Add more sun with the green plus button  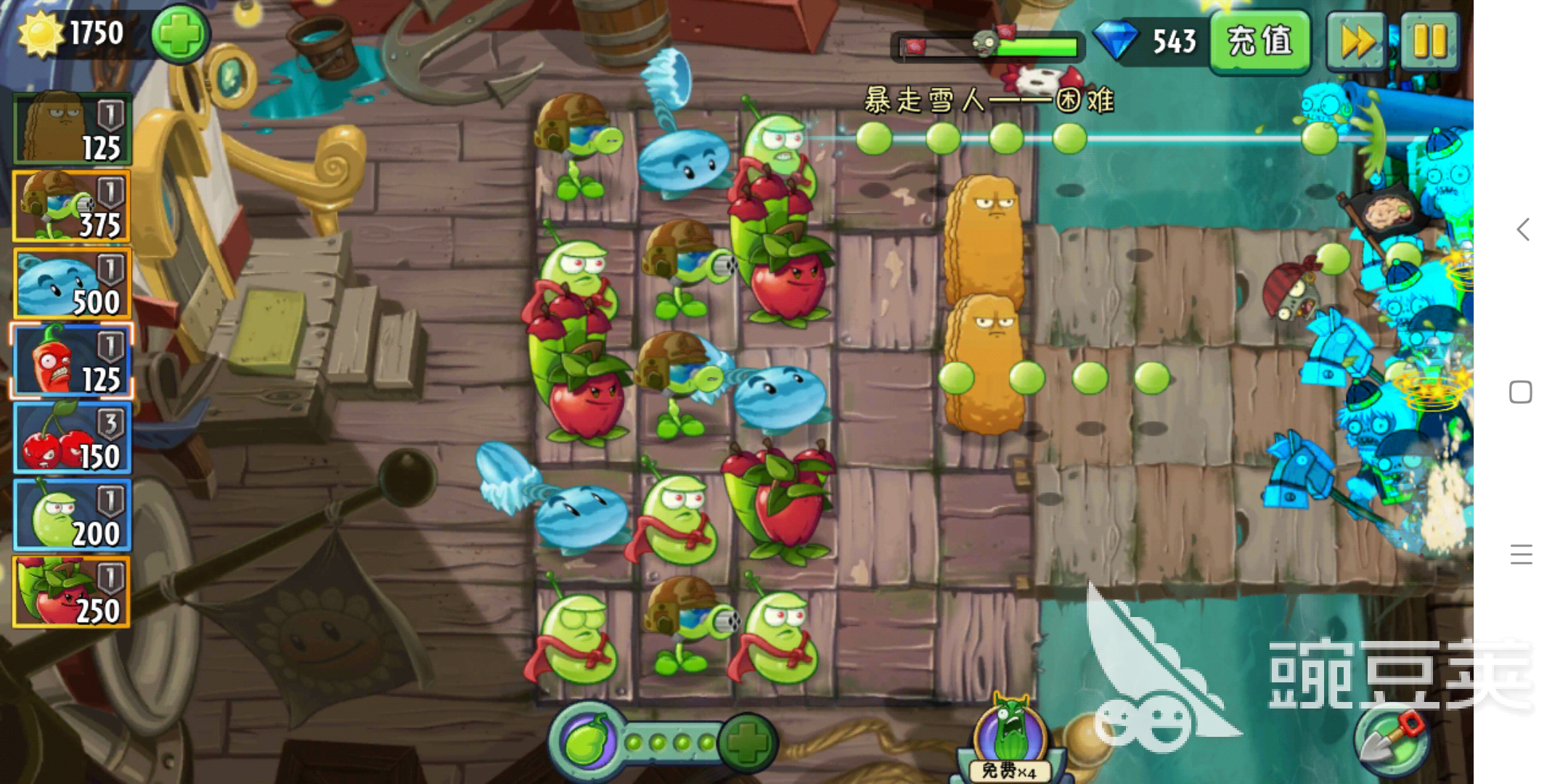[x=180, y=33]
